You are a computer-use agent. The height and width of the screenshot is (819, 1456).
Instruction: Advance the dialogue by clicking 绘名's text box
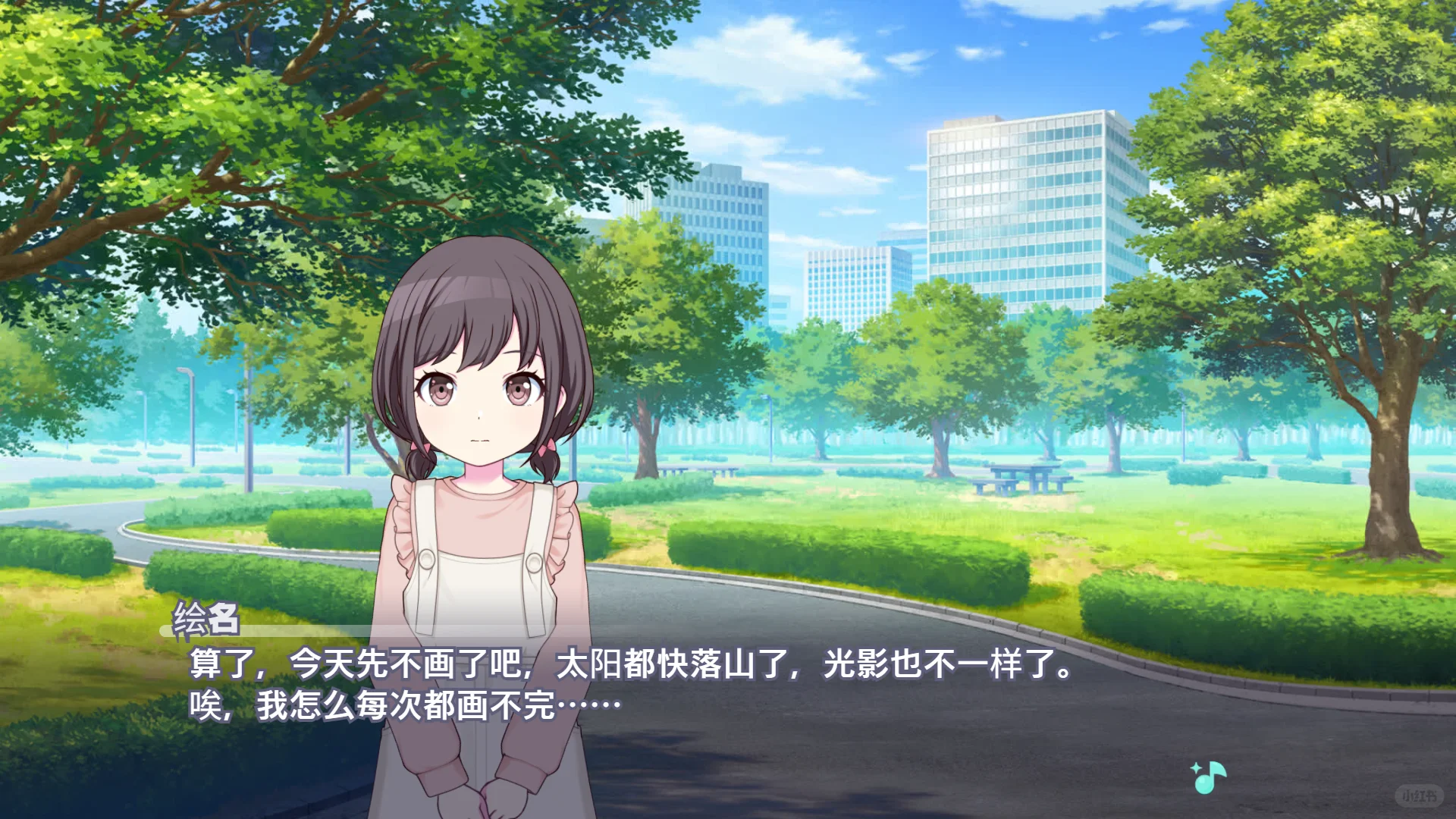click(x=631, y=684)
